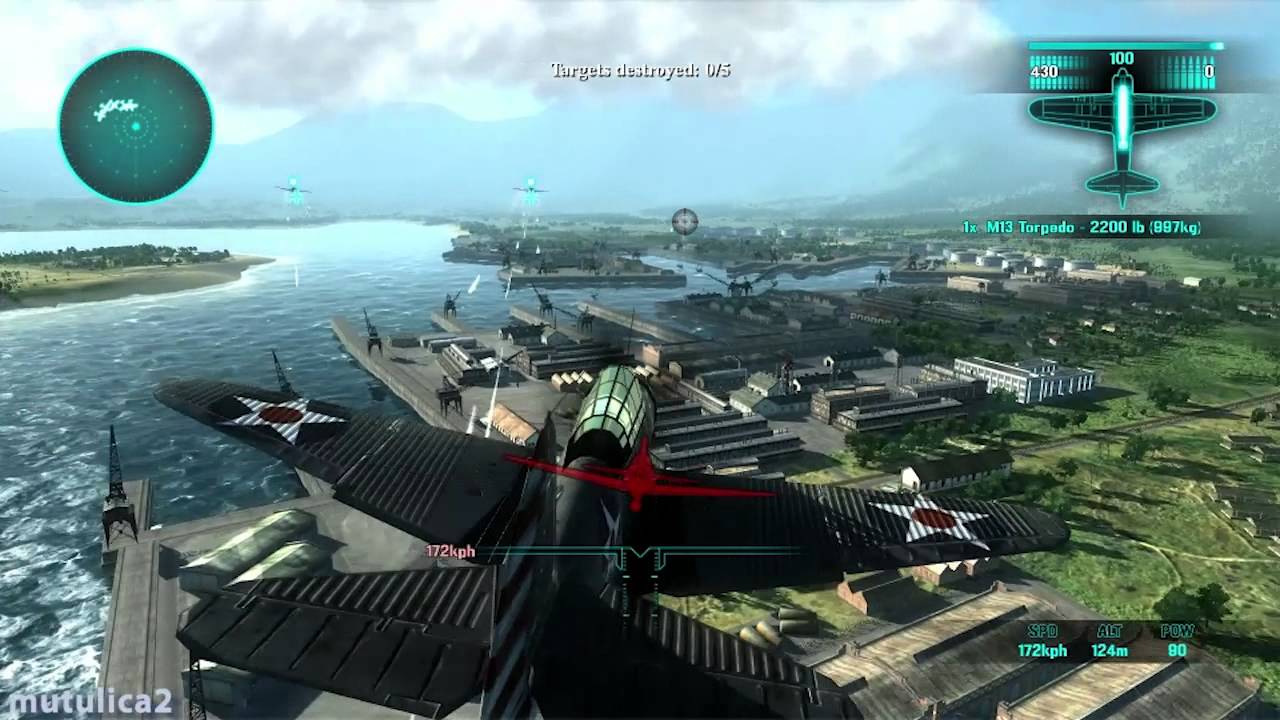Toggle the speed tape showing 430
Viewport: 1280px width, 720px height.
pos(1054,73)
